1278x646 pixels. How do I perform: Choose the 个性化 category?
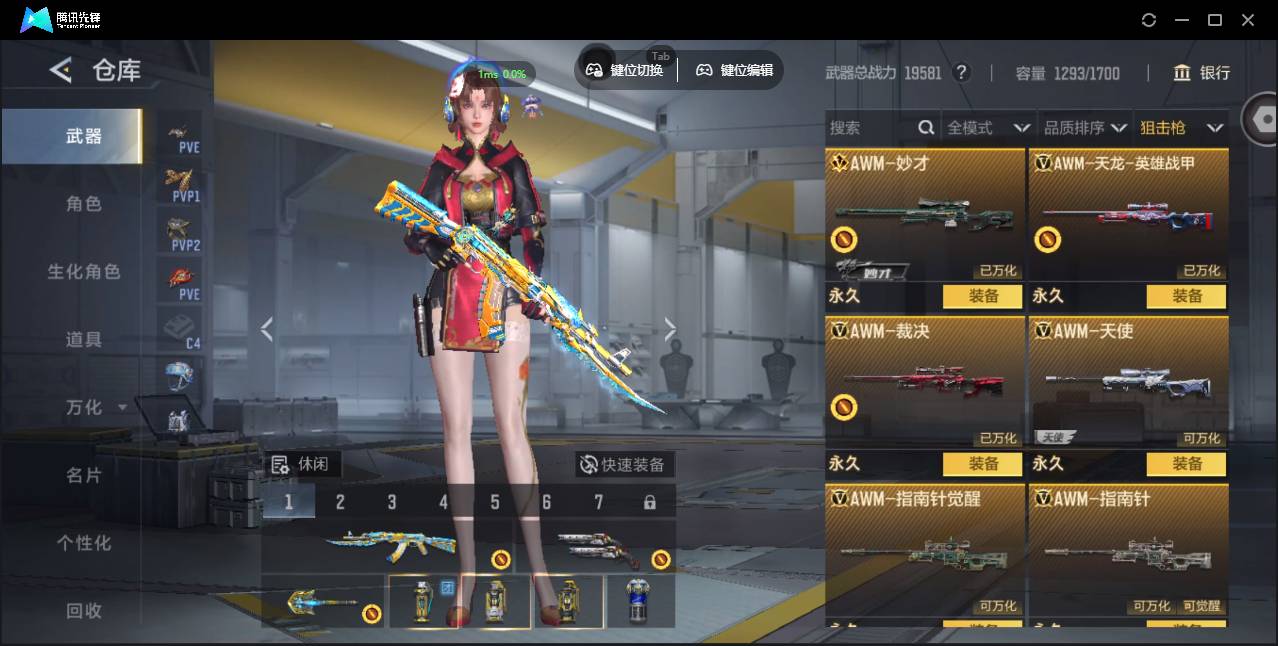pos(84,544)
